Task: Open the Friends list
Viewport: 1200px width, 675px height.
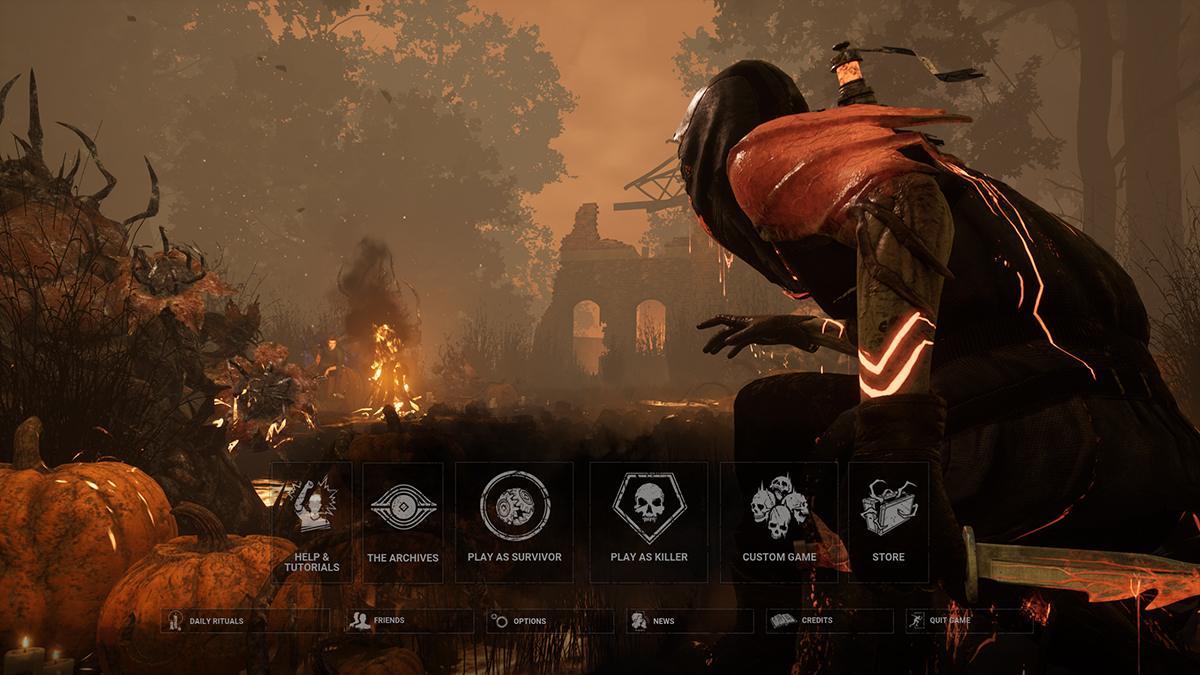Action: pos(409,621)
